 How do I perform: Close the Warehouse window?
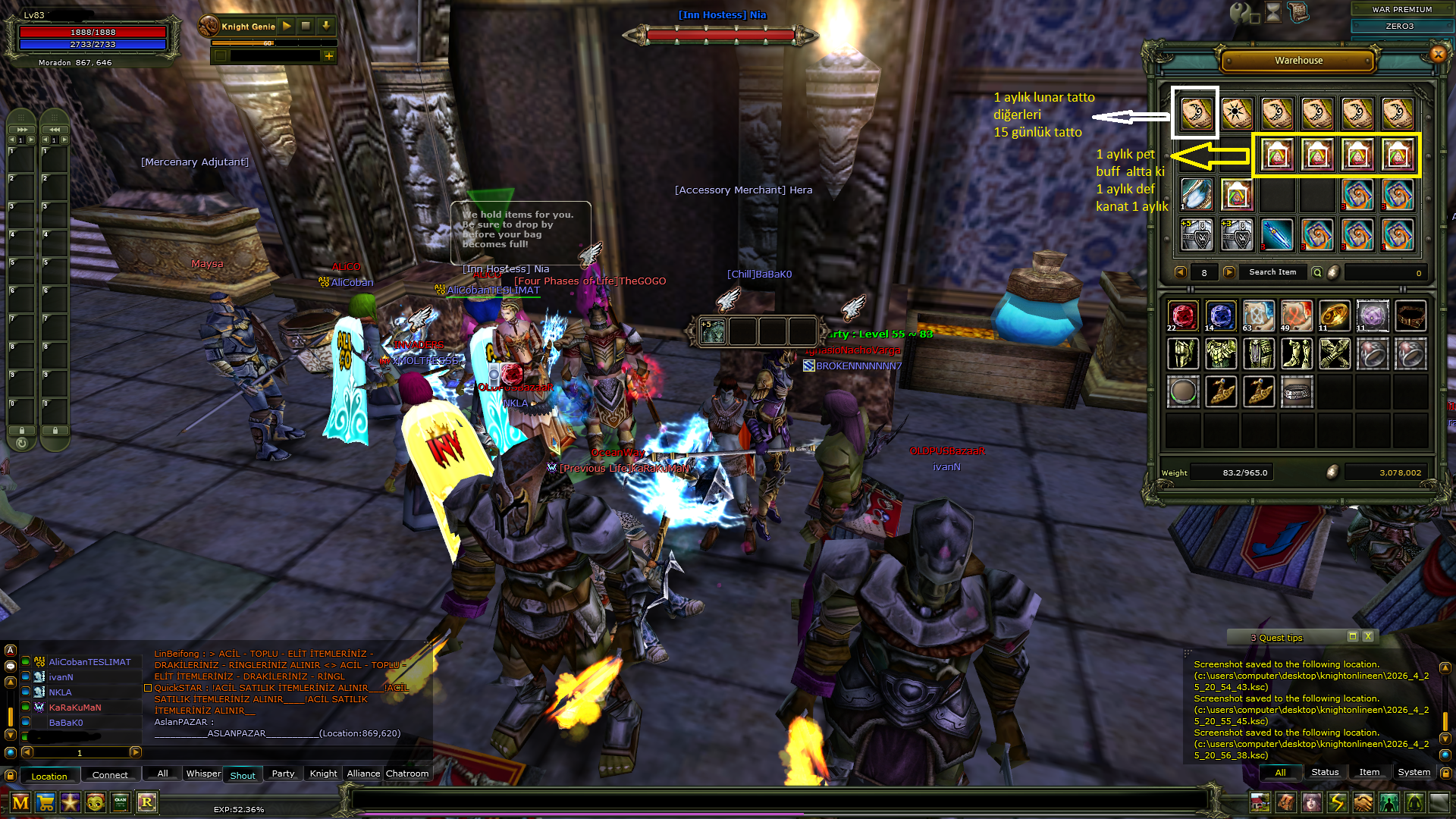[x=1438, y=54]
